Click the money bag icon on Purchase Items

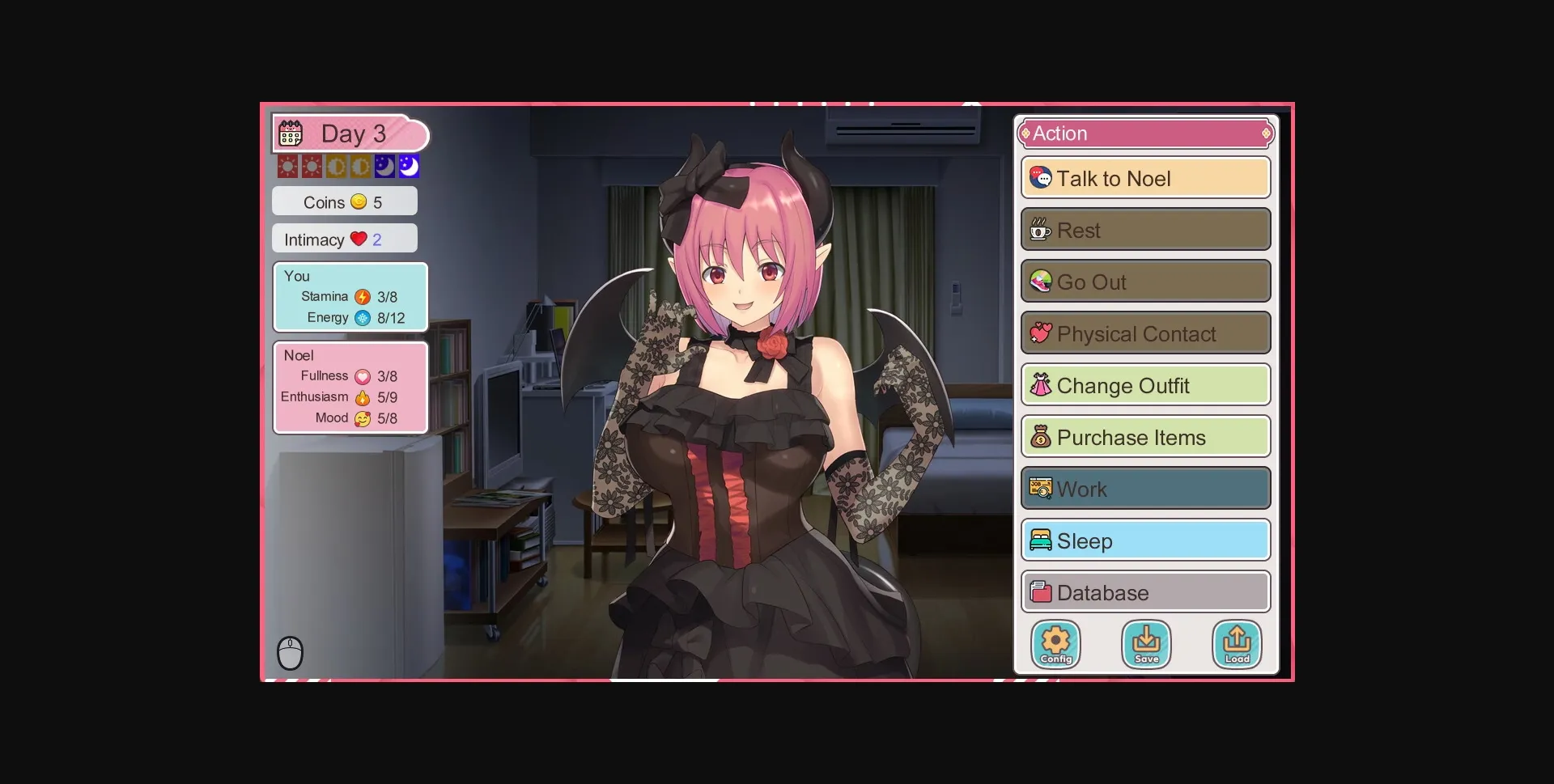(1042, 437)
